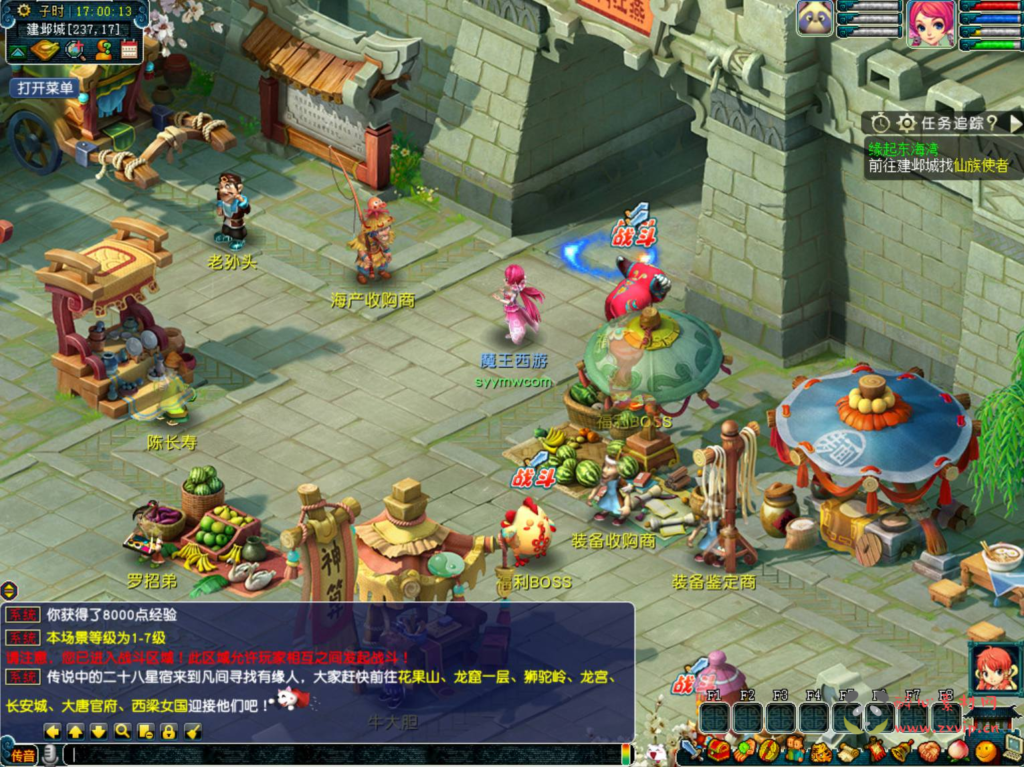
Task: Clear the chat log with the broom icon
Action: [x=193, y=731]
